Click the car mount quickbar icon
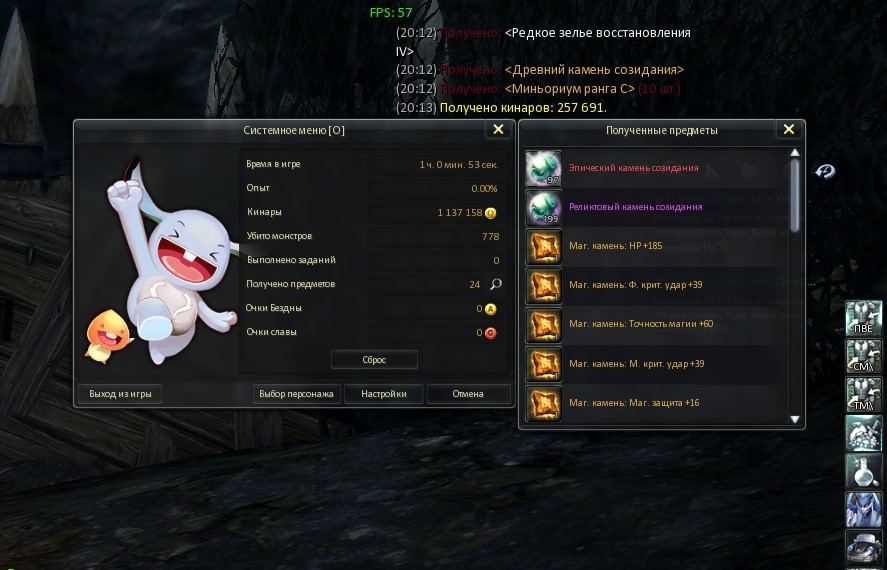This screenshot has height=570, width=887. (863, 547)
